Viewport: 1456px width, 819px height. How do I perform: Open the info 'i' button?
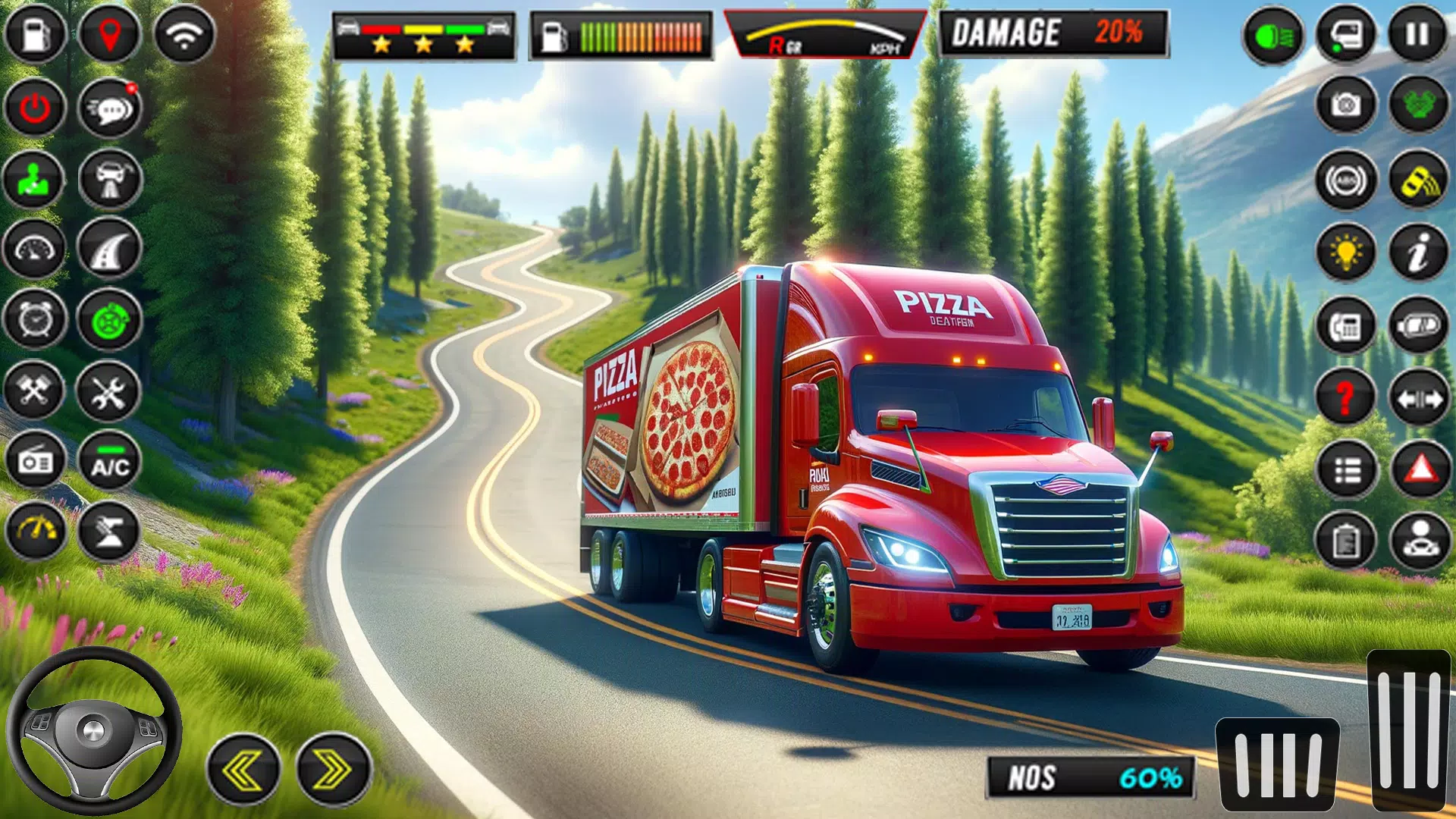[x=1419, y=252]
